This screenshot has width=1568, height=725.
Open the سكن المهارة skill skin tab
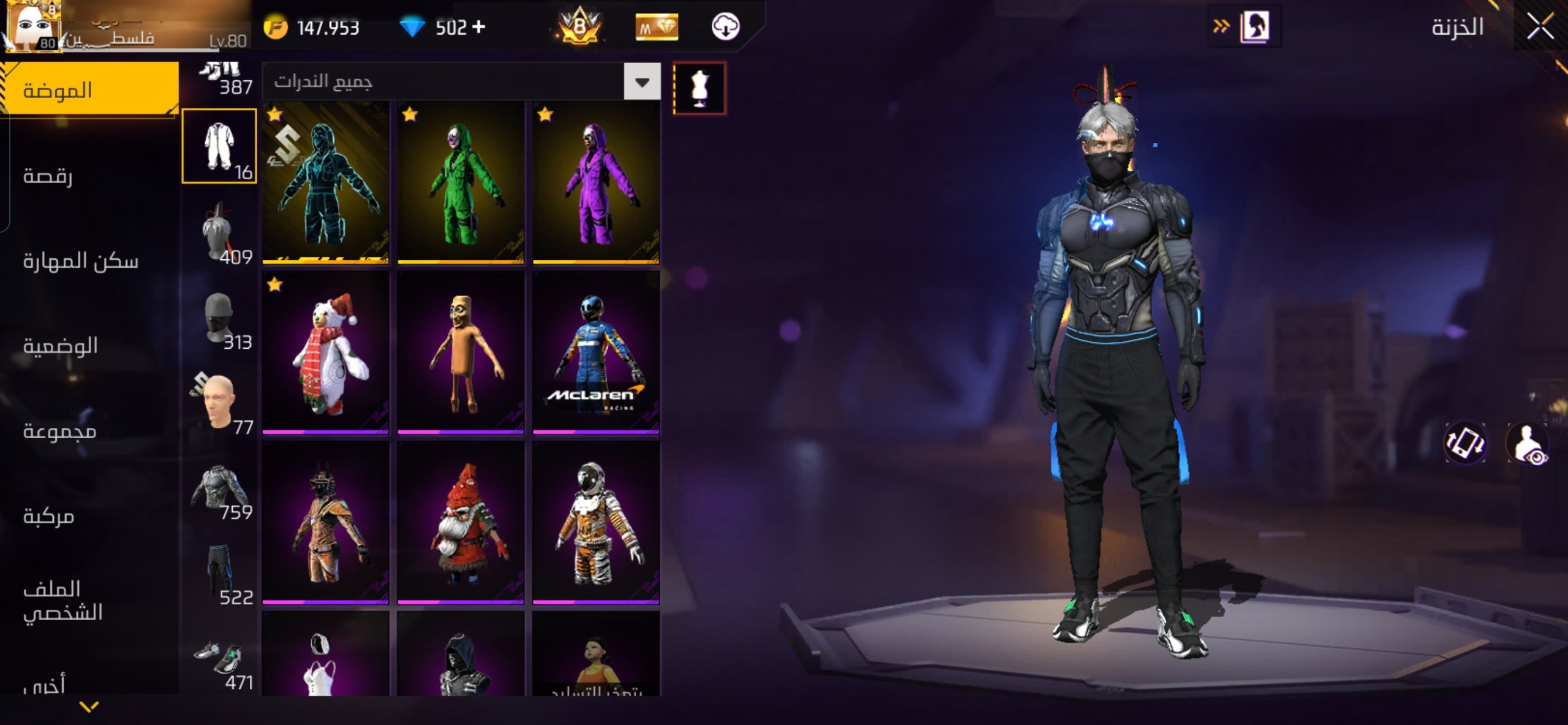[81, 261]
